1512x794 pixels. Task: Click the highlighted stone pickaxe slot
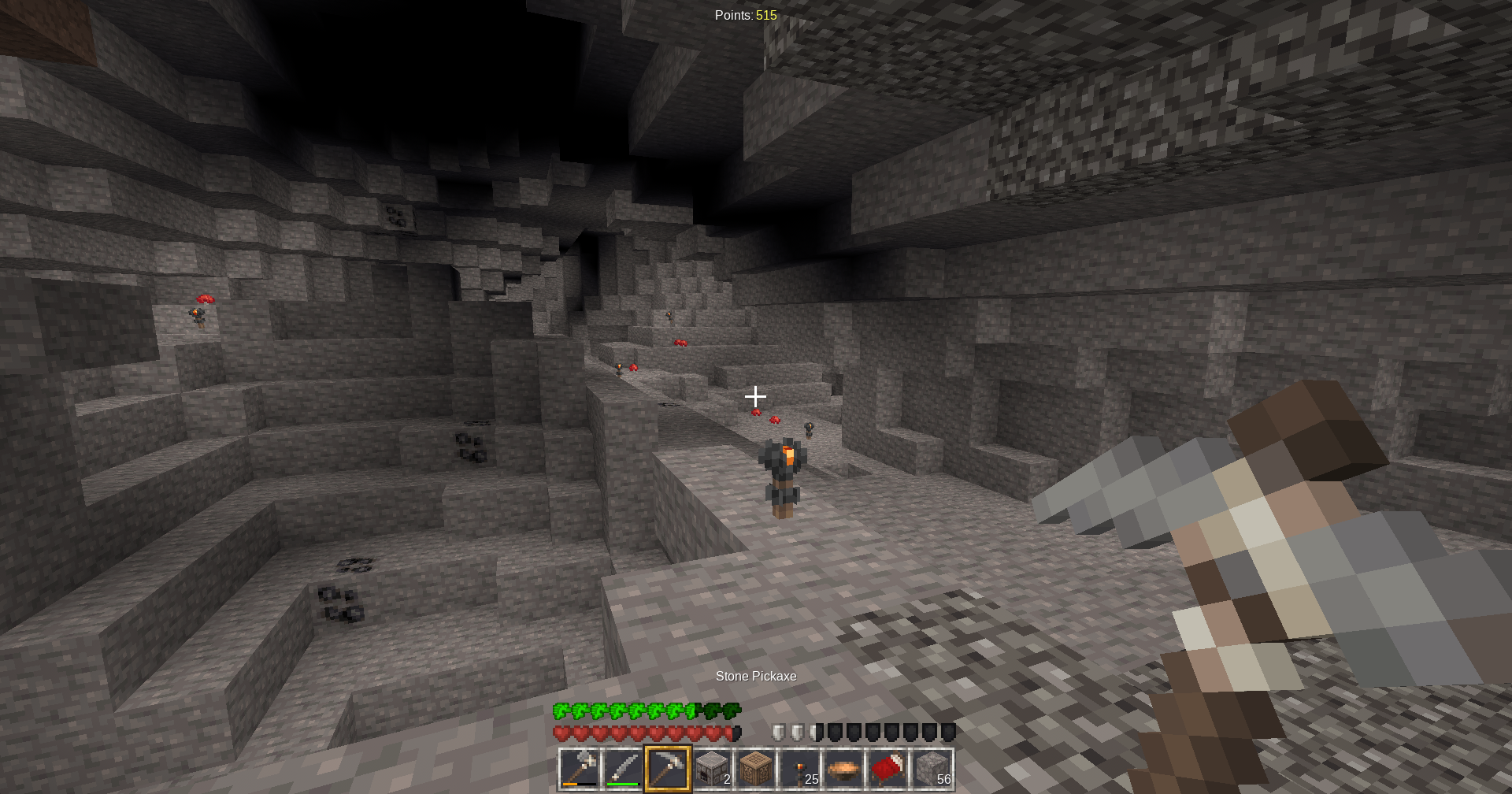click(x=668, y=769)
